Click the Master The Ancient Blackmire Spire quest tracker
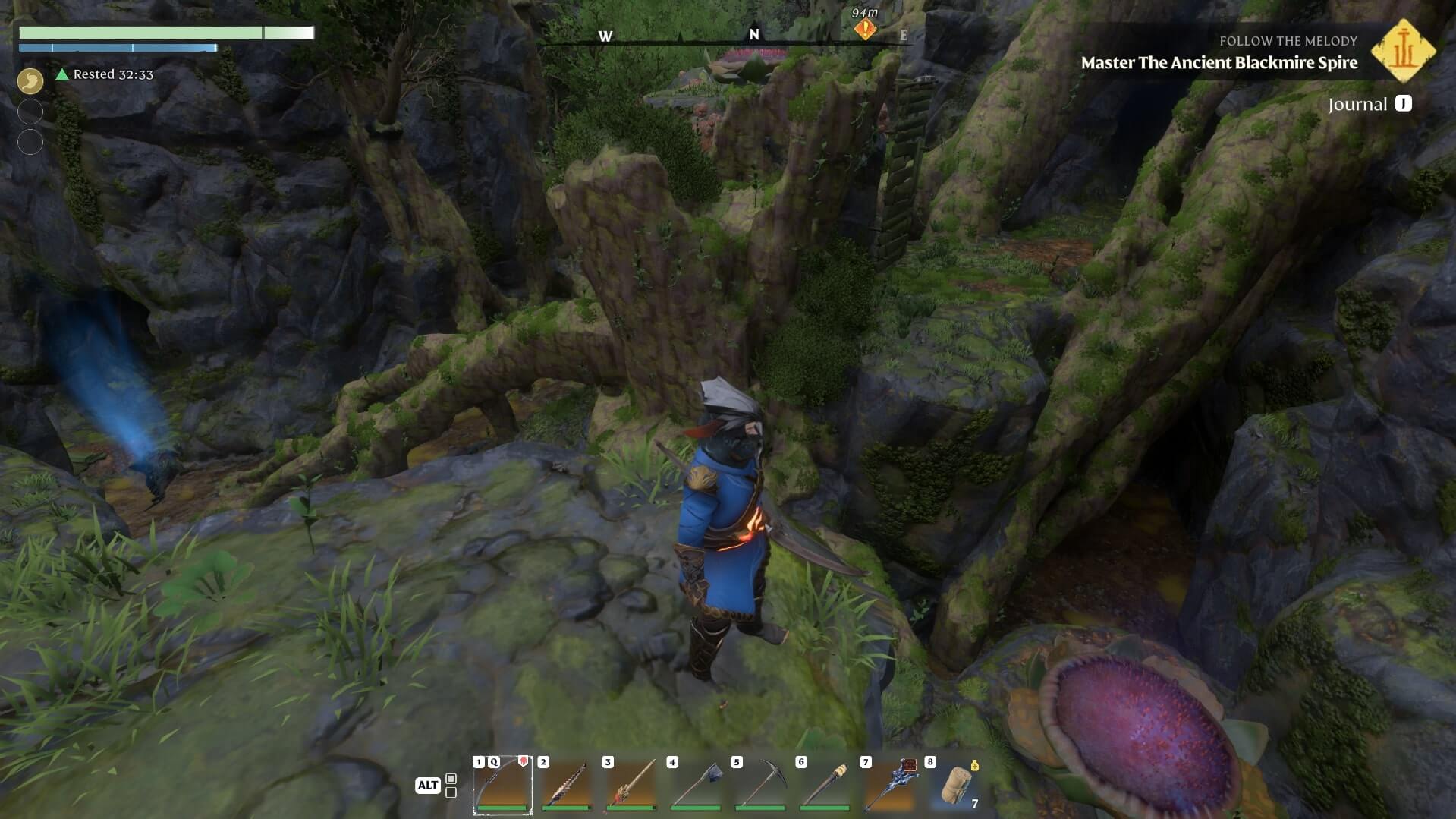Image resolution: width=1456 pixels, height=819 pixels. (1219, 62)
